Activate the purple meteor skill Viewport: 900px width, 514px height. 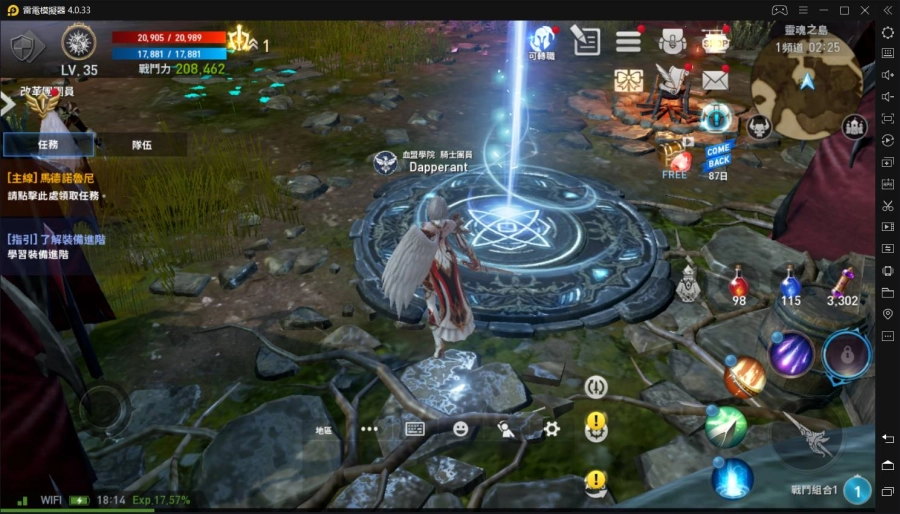(x=791, y=353)
